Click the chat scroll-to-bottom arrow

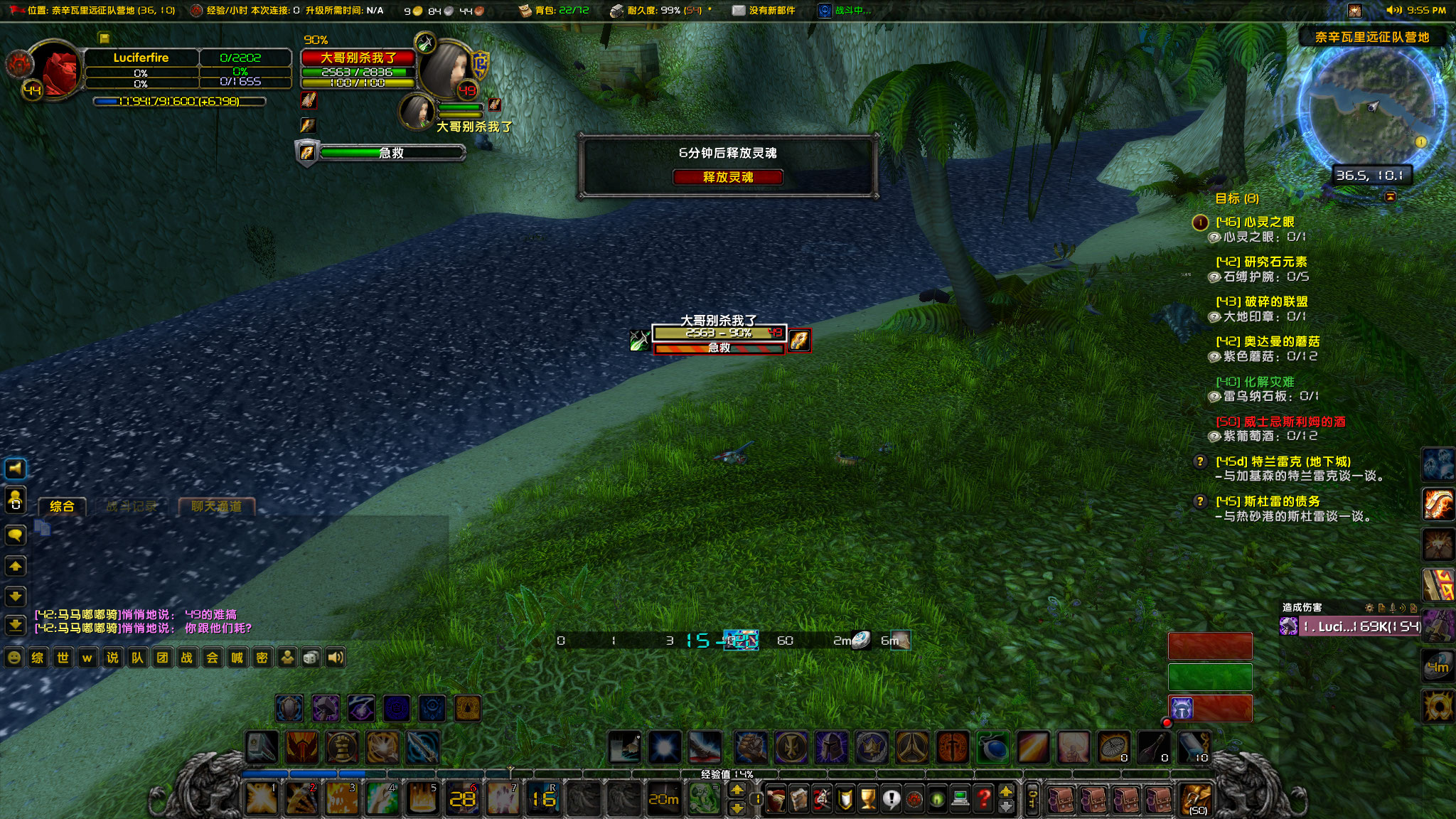(x=16, y=623)
